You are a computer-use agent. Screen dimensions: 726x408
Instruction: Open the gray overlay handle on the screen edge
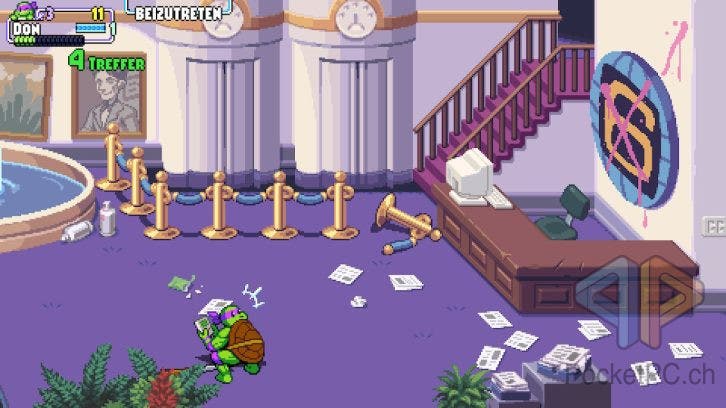[x=714, y=225]
